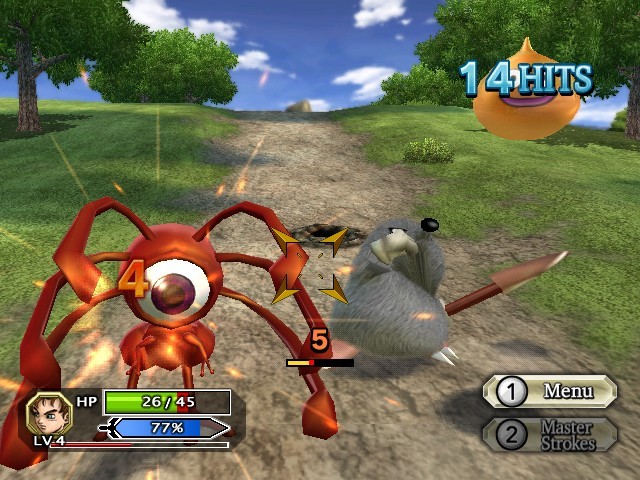
Task: Select the hero portrait icon
Action: (x=48, y=412)
